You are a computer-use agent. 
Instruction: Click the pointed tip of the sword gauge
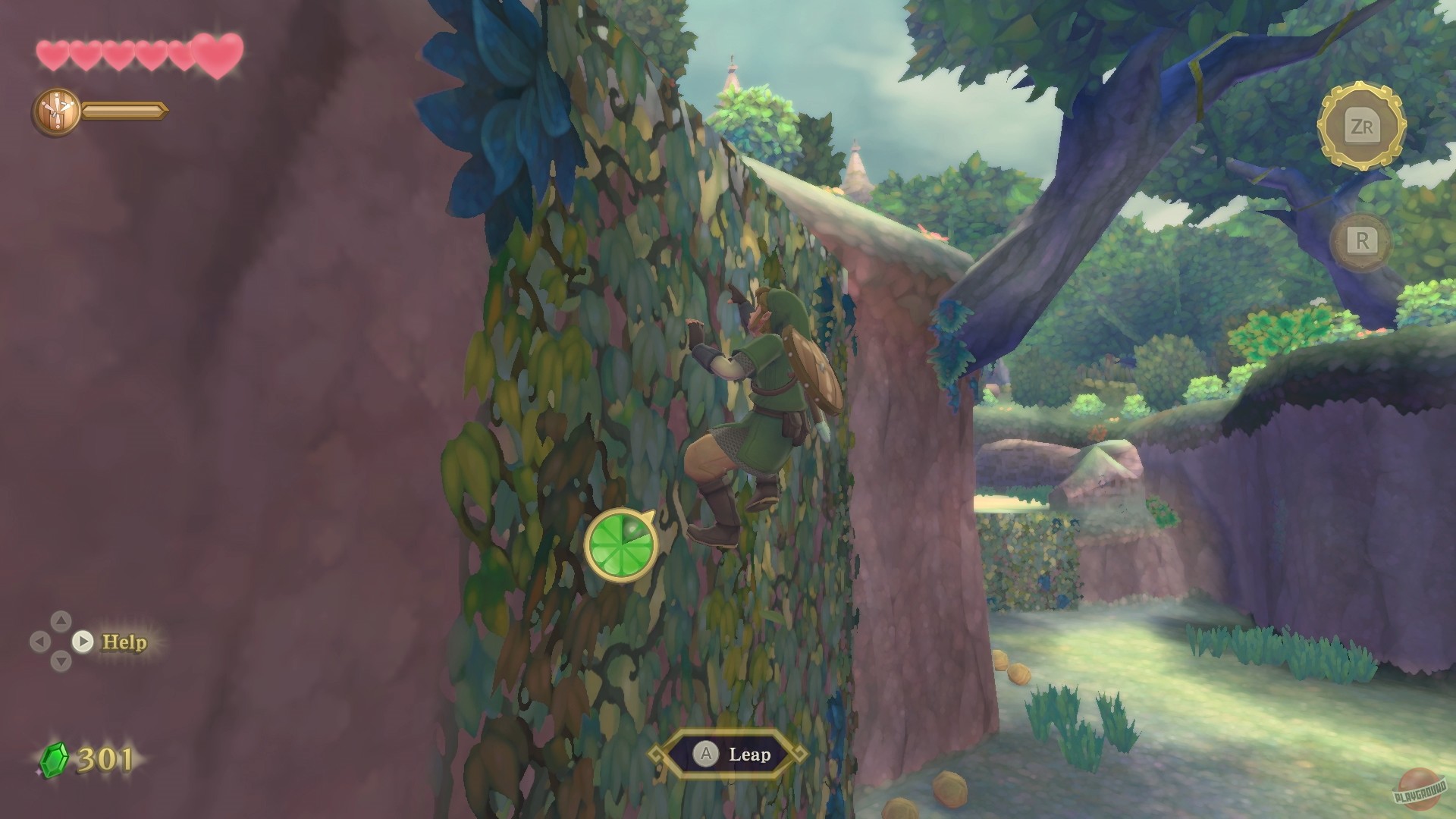tap(168, 111)
